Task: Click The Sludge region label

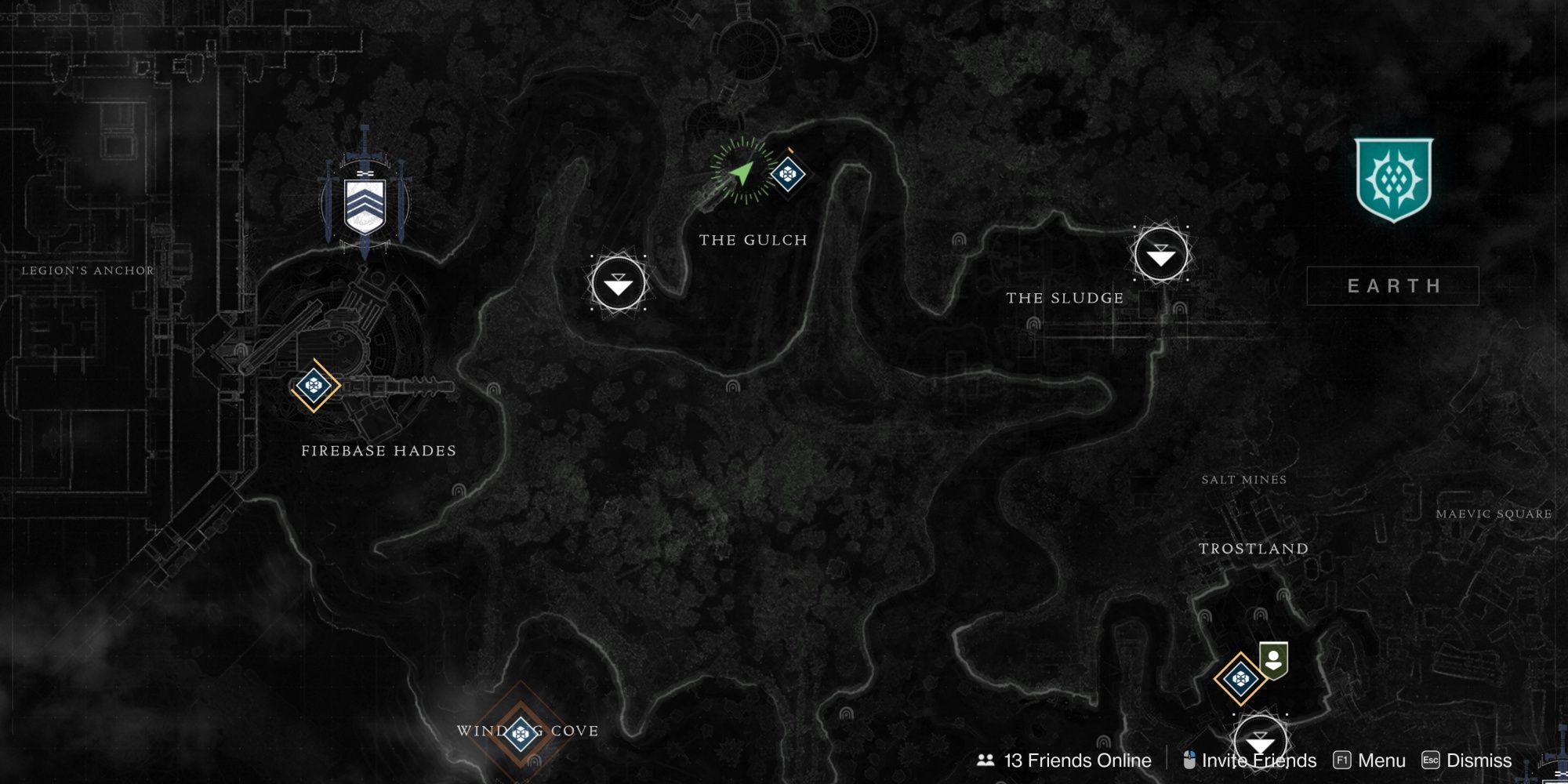Action: (x=1065, y=297)
